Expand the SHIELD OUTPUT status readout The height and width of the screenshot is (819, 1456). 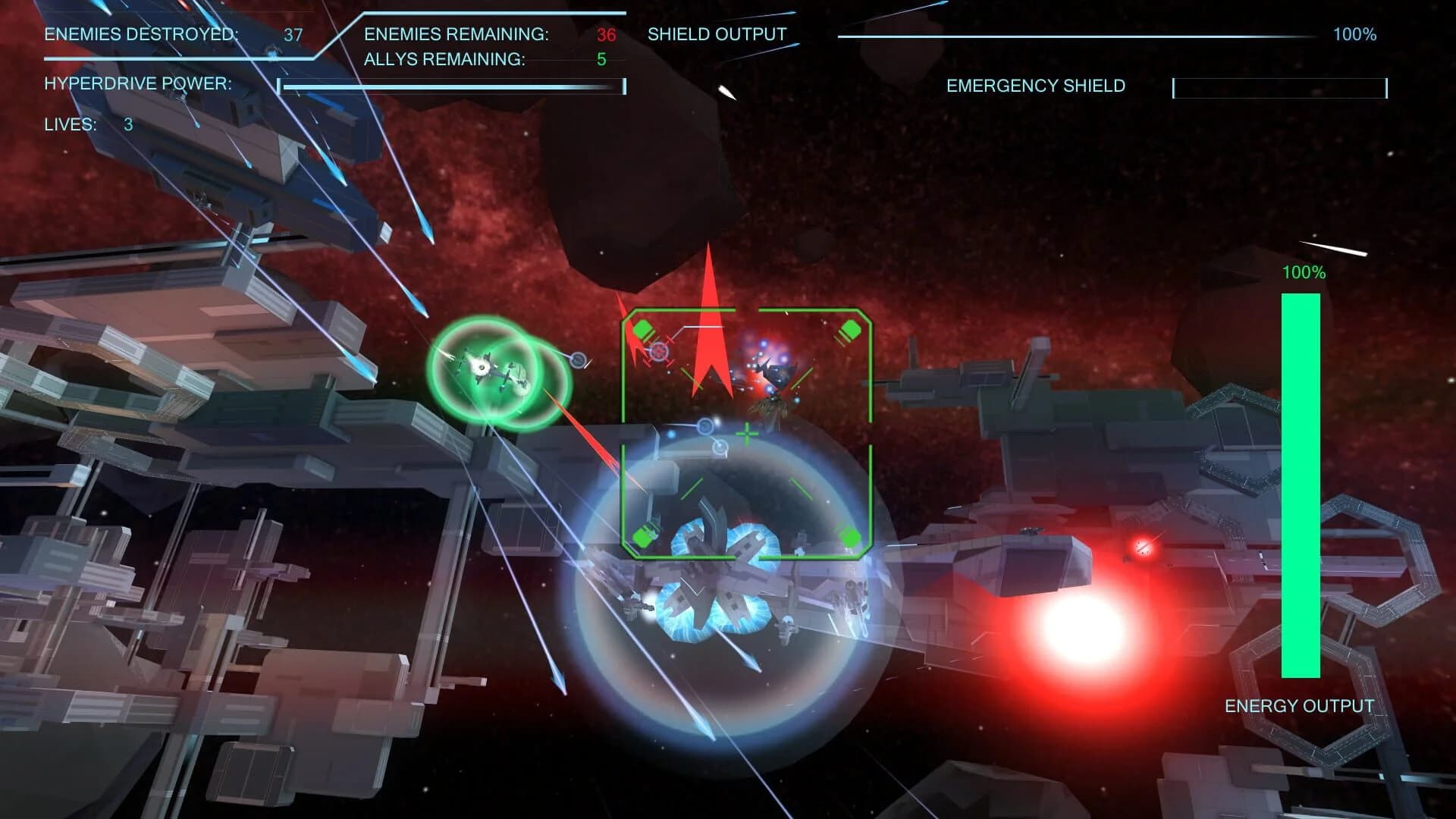click(x=716, y=34)
